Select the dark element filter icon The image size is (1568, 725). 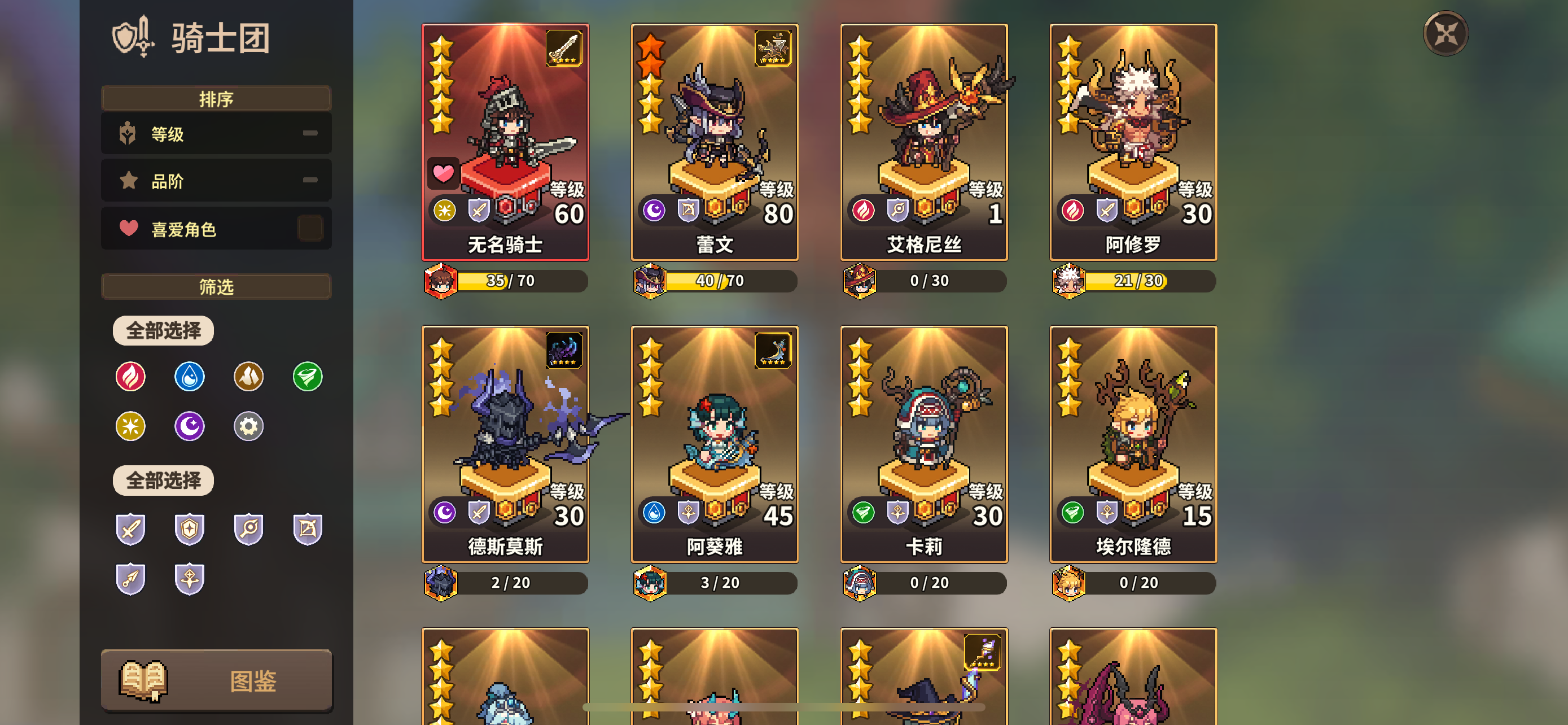click(x=189, y=426)
